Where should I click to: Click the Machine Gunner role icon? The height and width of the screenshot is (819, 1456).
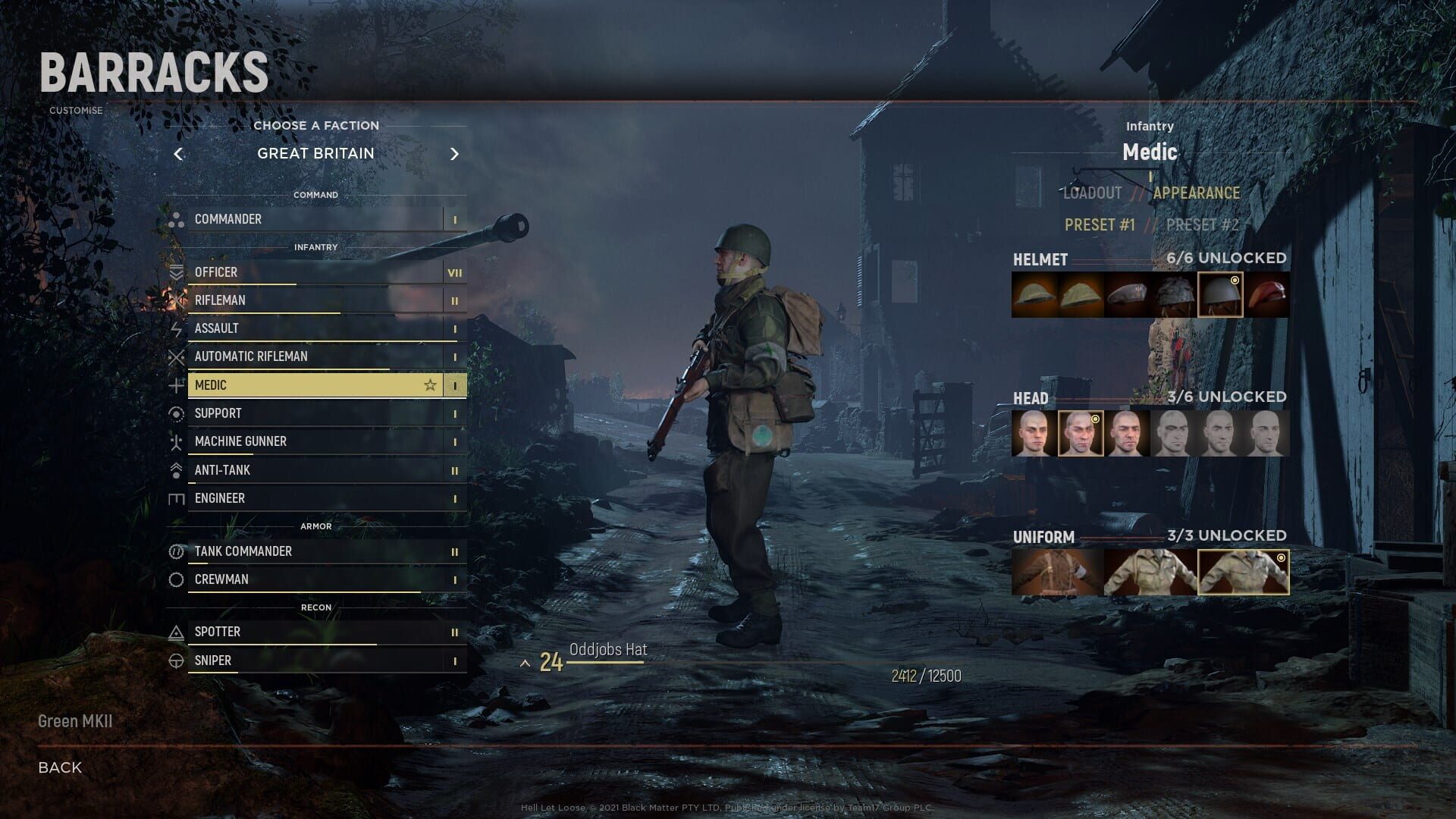pyautogui.click(x=176, y=441)
